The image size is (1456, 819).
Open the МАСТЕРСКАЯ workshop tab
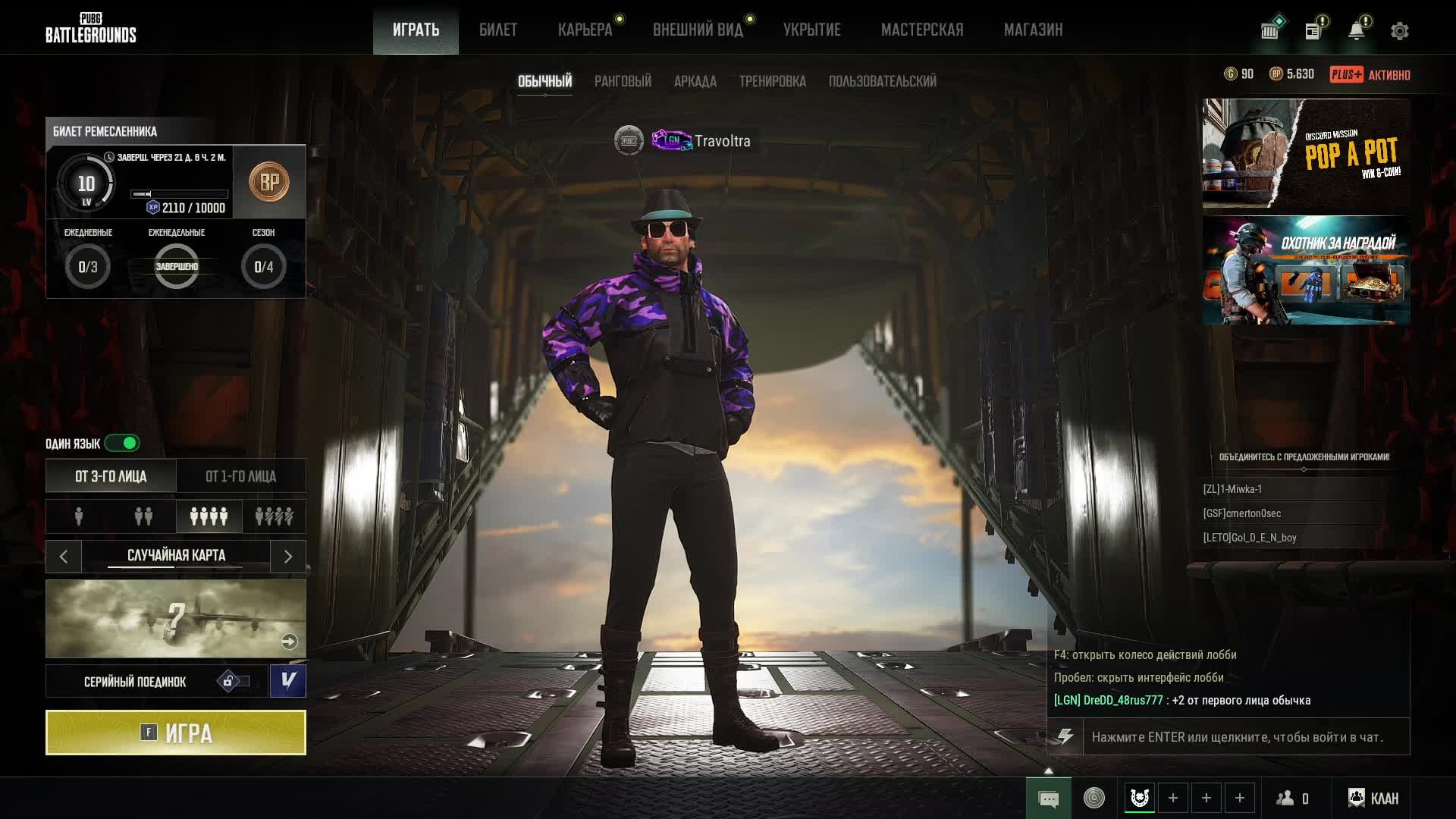pyautogui.click(x=921, y=30)
